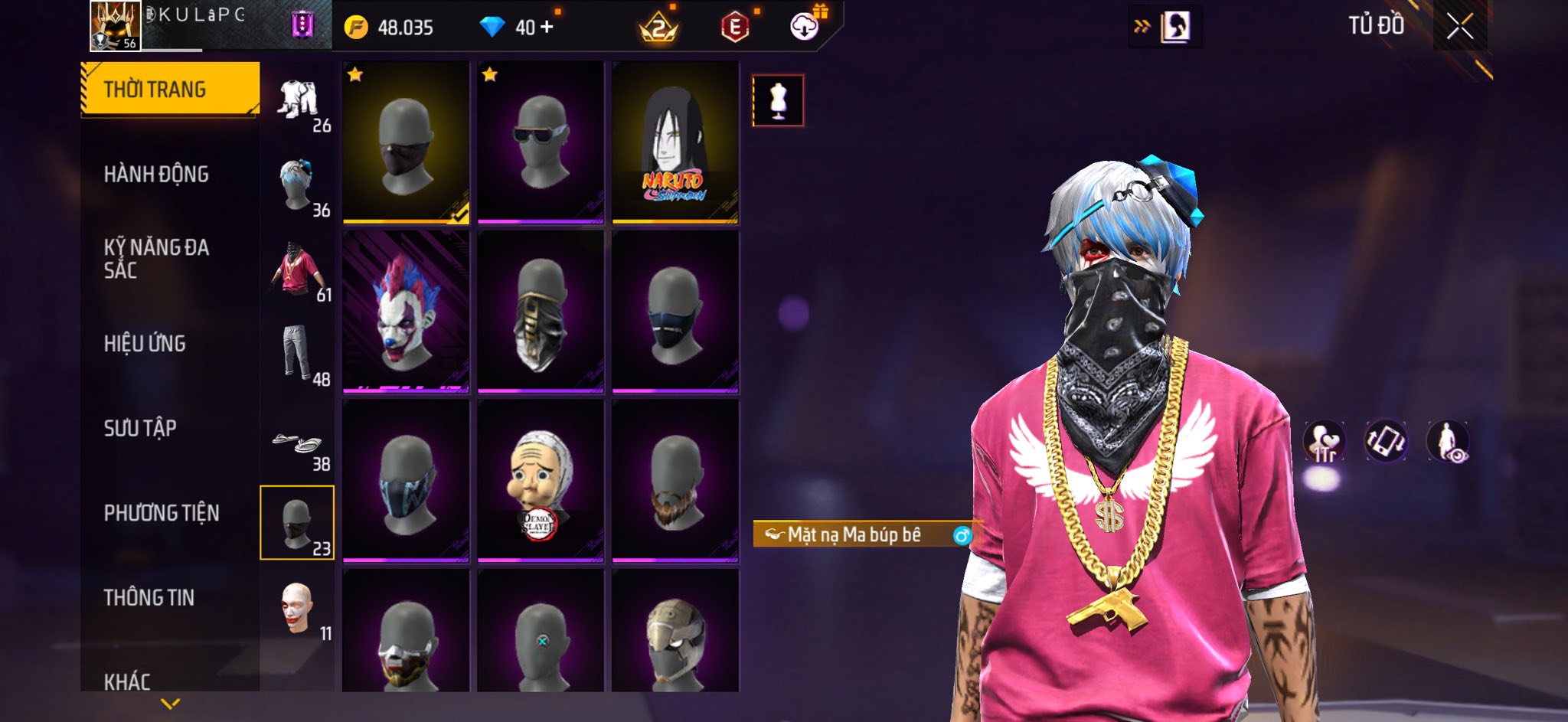Screen dimensions: 1568x722
Task: Select the pants category with 48 items
Action: (x=298, y=354)
